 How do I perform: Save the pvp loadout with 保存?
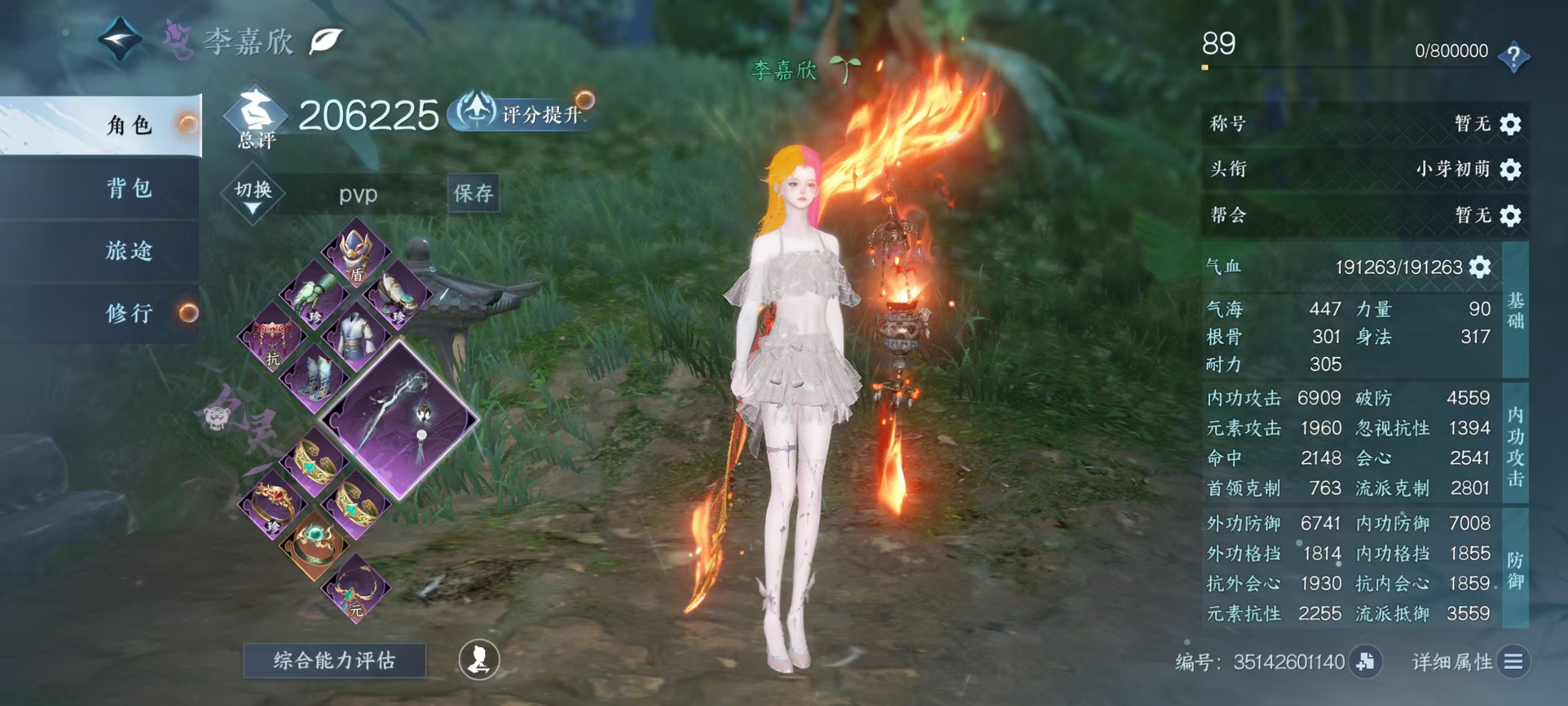(473, 193)
